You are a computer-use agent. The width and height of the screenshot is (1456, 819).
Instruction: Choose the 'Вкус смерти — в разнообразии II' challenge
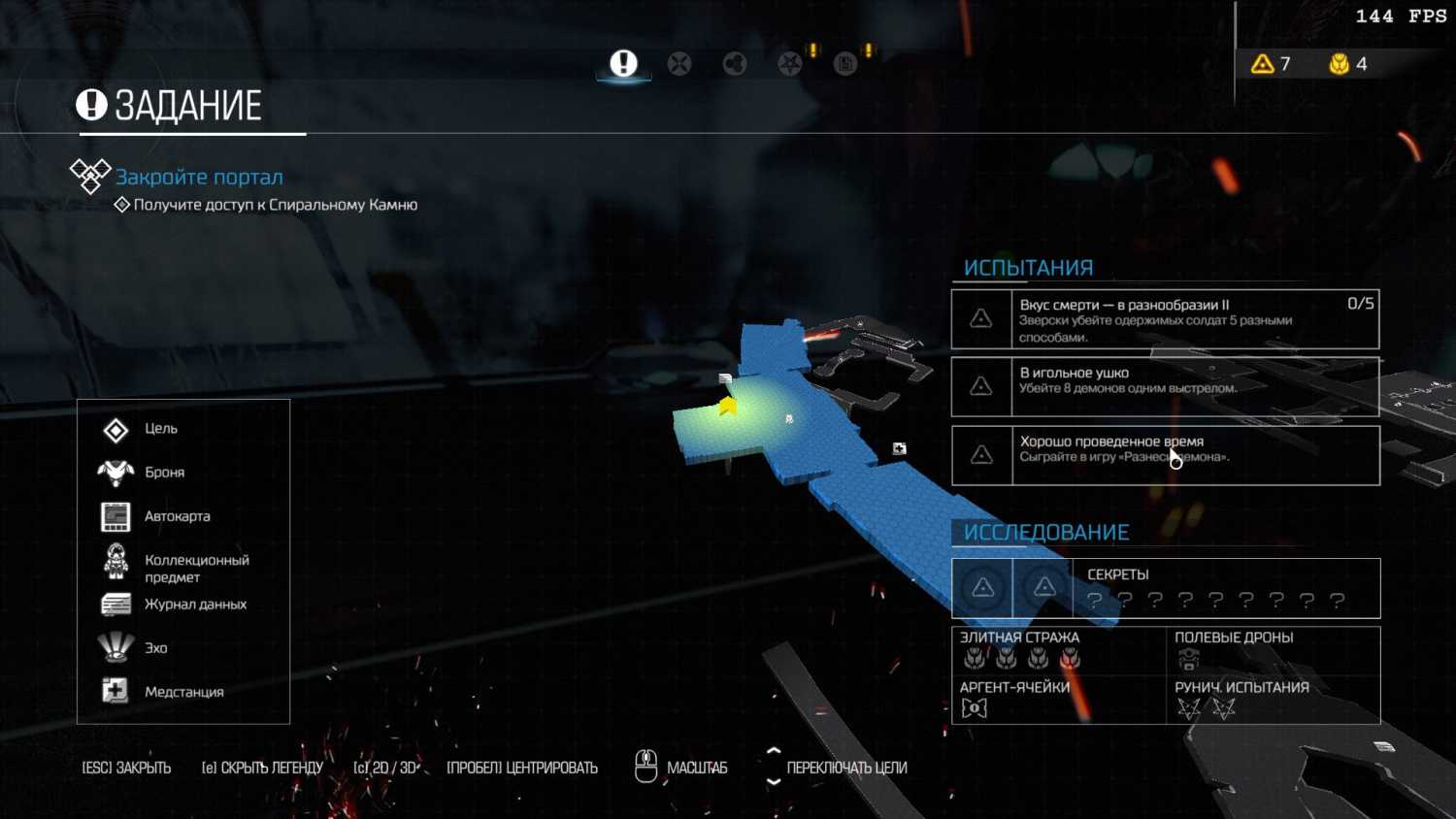click(1165, 319)
